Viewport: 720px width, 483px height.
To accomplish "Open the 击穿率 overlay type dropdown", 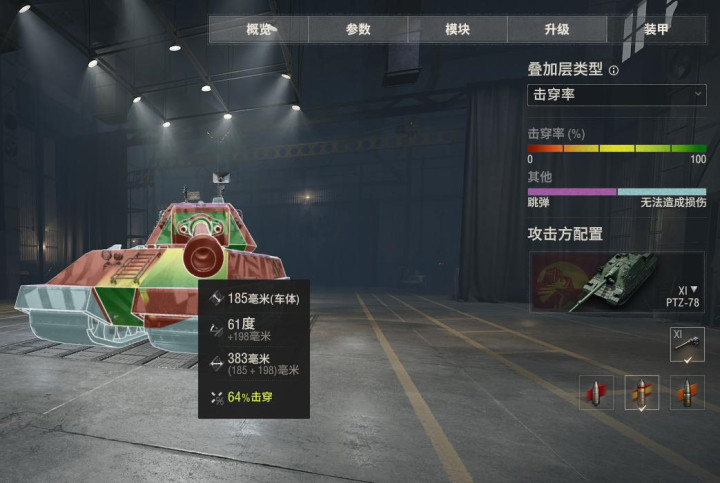I will point(616,95).
